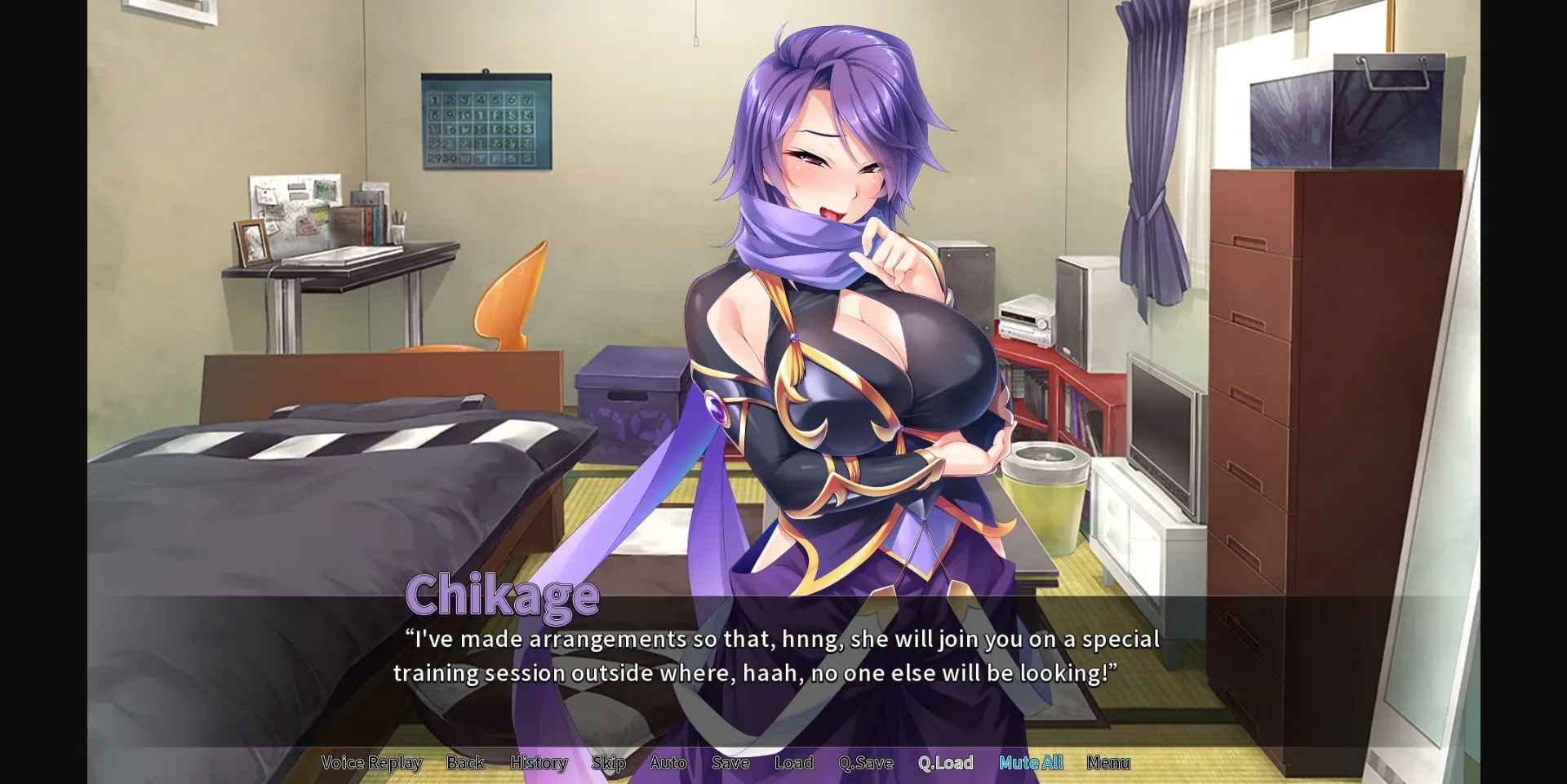The image size is (1567, 784).
Task: Turn on Auto read mode
Action: point(668,763)
